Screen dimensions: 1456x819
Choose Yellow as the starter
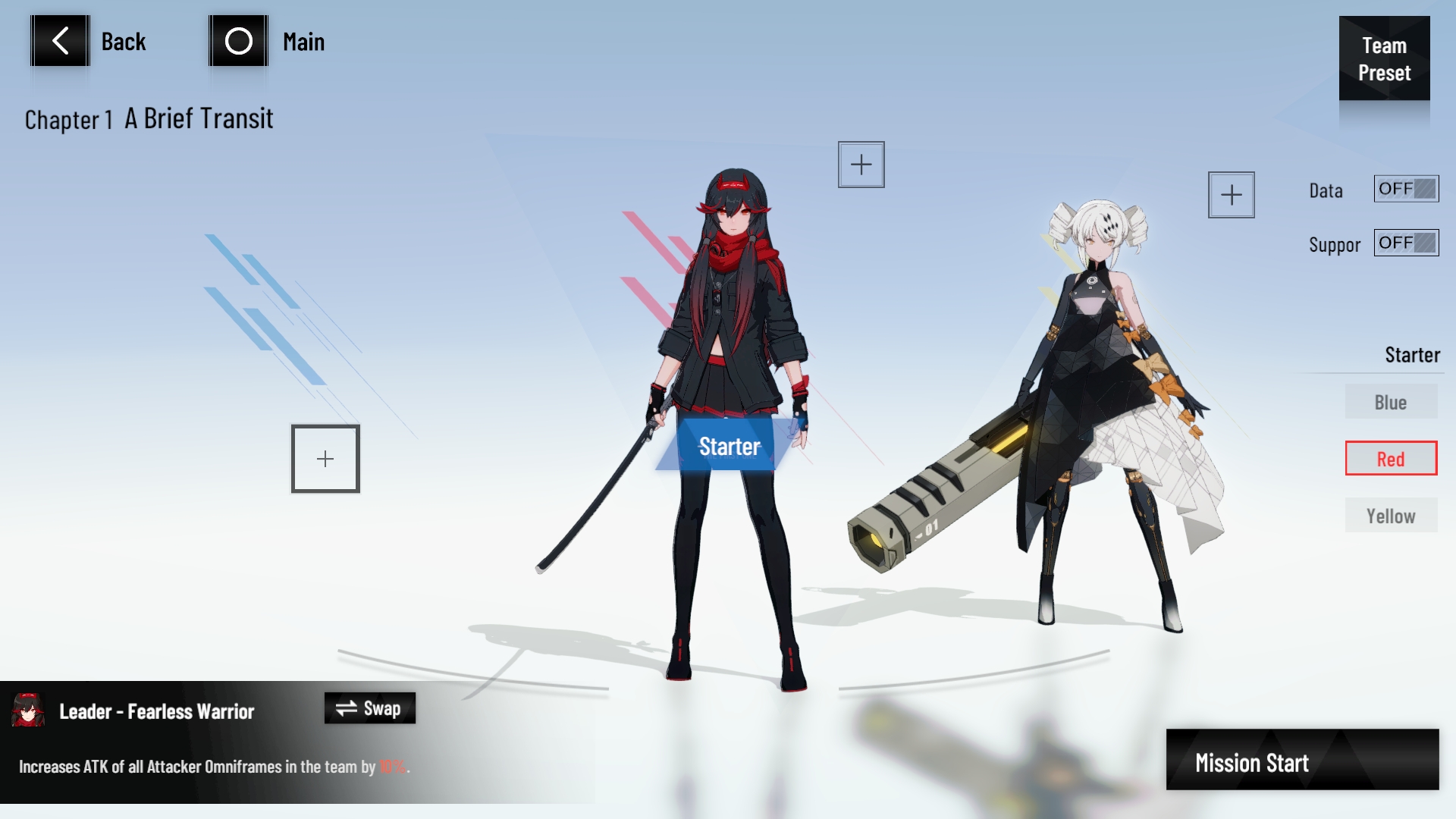1391,516
